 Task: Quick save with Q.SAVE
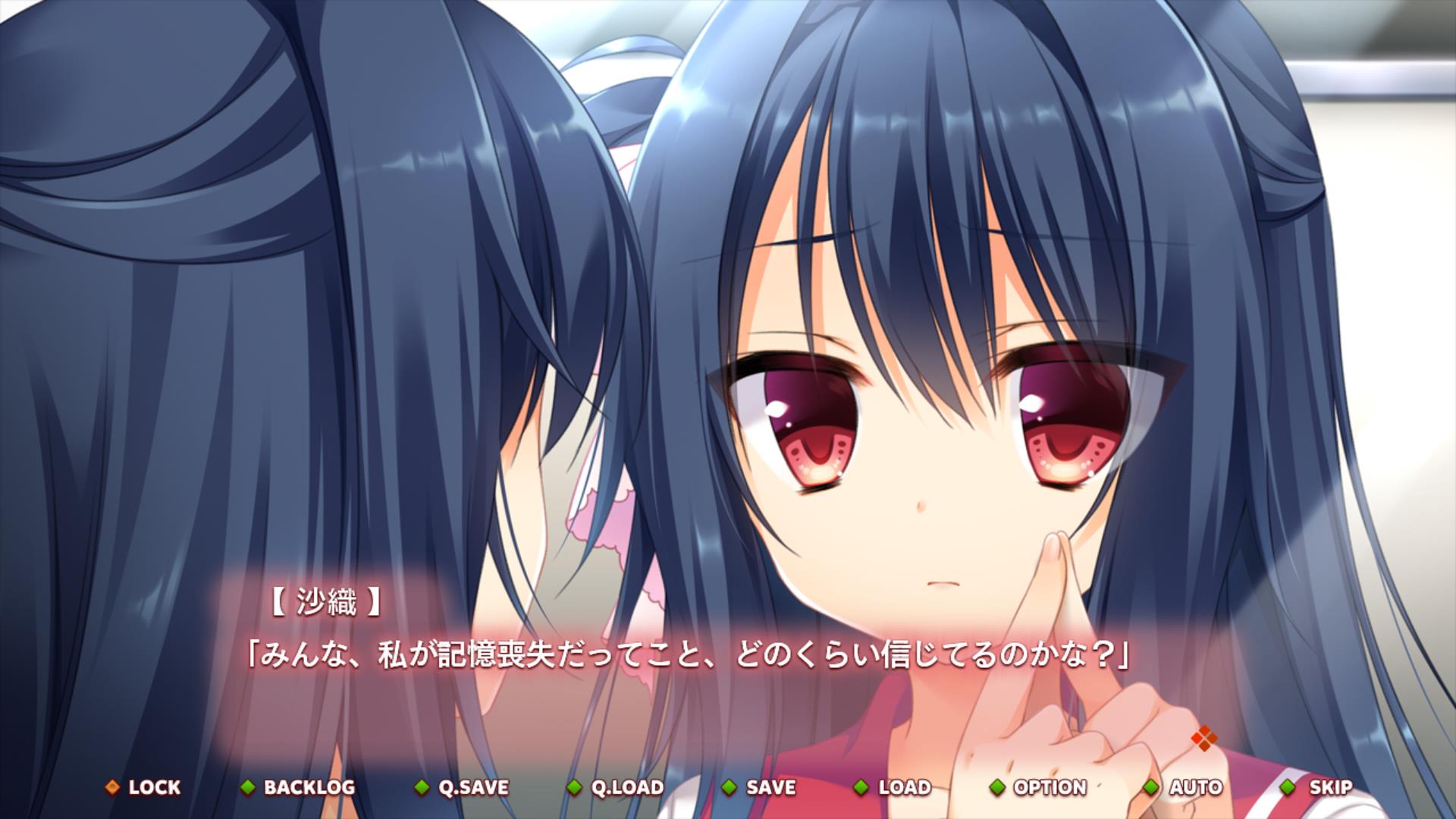(x=463, y=787)
